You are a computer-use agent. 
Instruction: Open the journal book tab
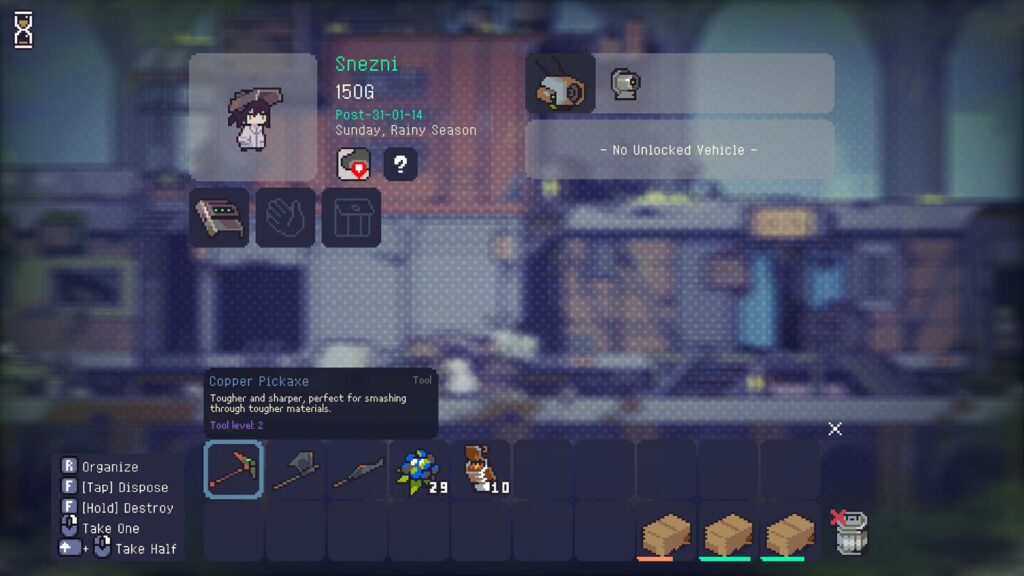(219, 217)
